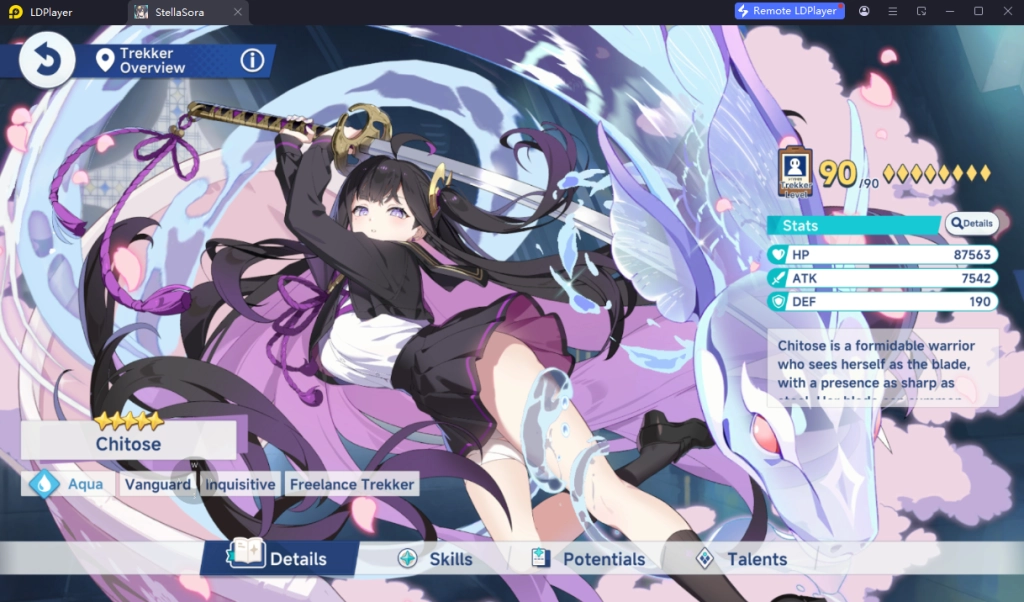
Task: Show stat Details with the magnifier button
Action: click(x=971, y=224)
